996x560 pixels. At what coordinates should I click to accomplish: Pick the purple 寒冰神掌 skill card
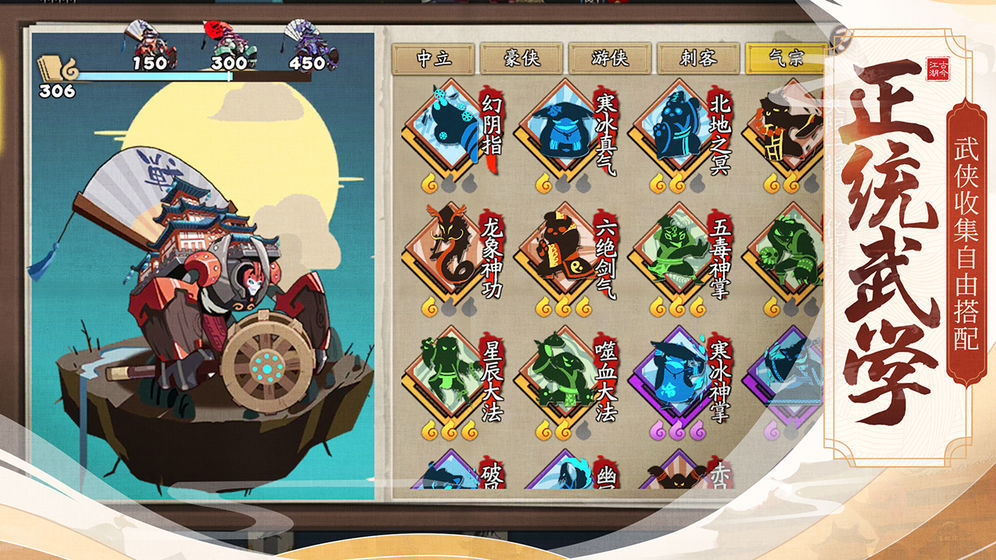[673, 375]
